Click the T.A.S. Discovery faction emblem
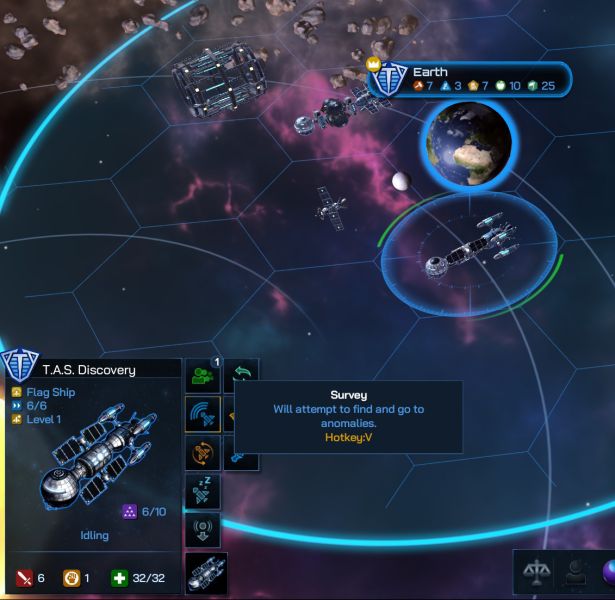Viewport: 615px width, 600px height. point(20,365)
